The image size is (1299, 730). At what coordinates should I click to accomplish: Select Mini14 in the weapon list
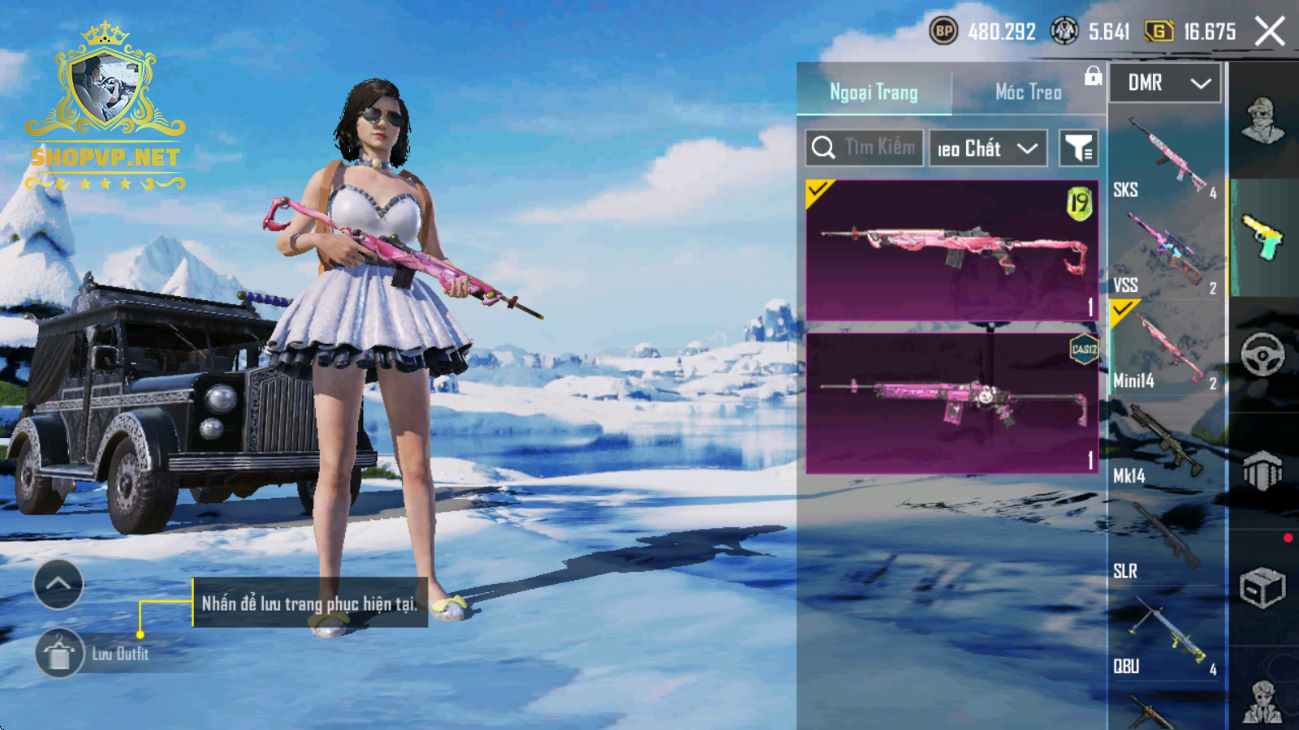click(1166, 348)
